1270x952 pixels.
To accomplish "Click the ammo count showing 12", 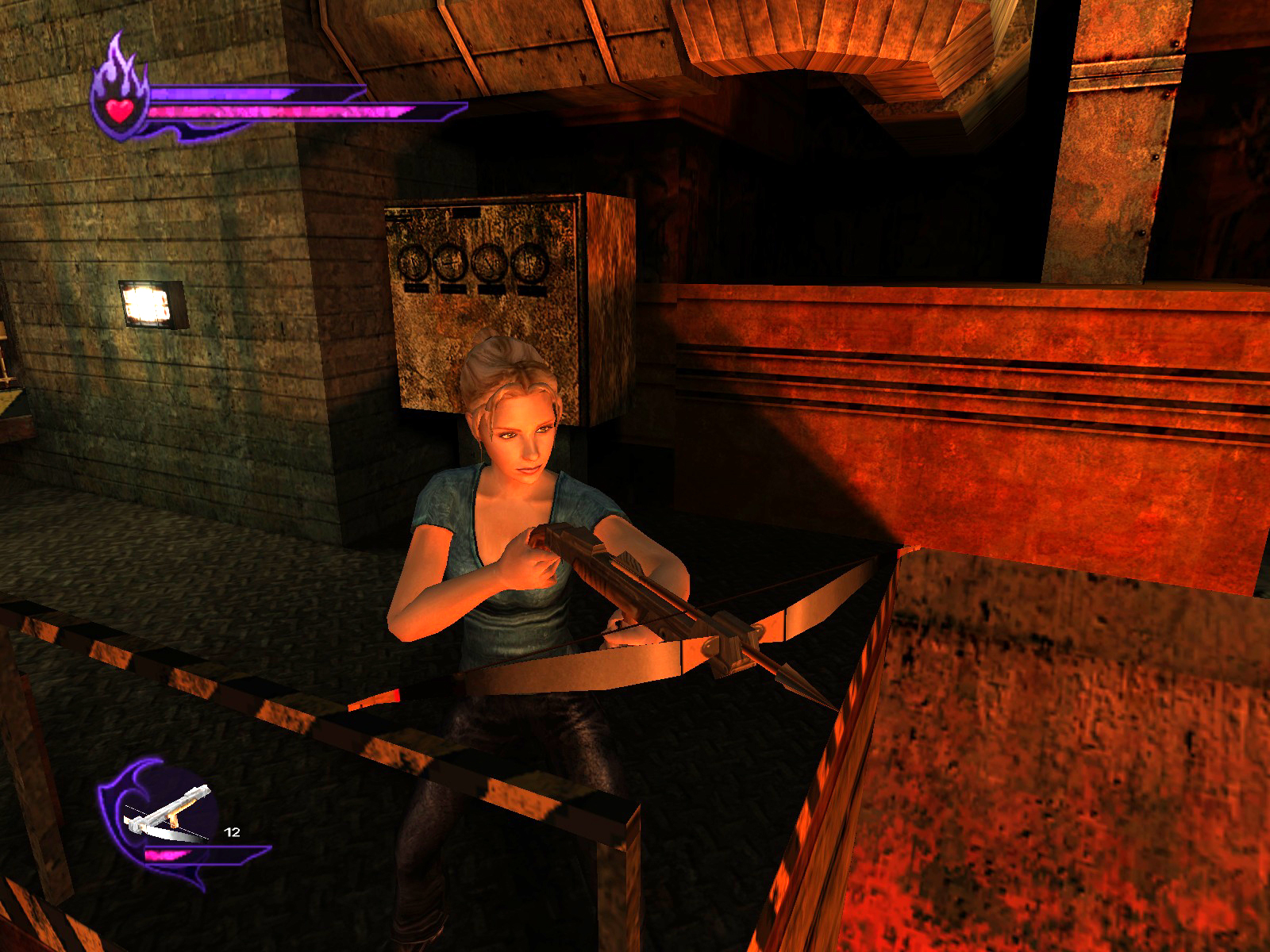I will tap(230, 831).
